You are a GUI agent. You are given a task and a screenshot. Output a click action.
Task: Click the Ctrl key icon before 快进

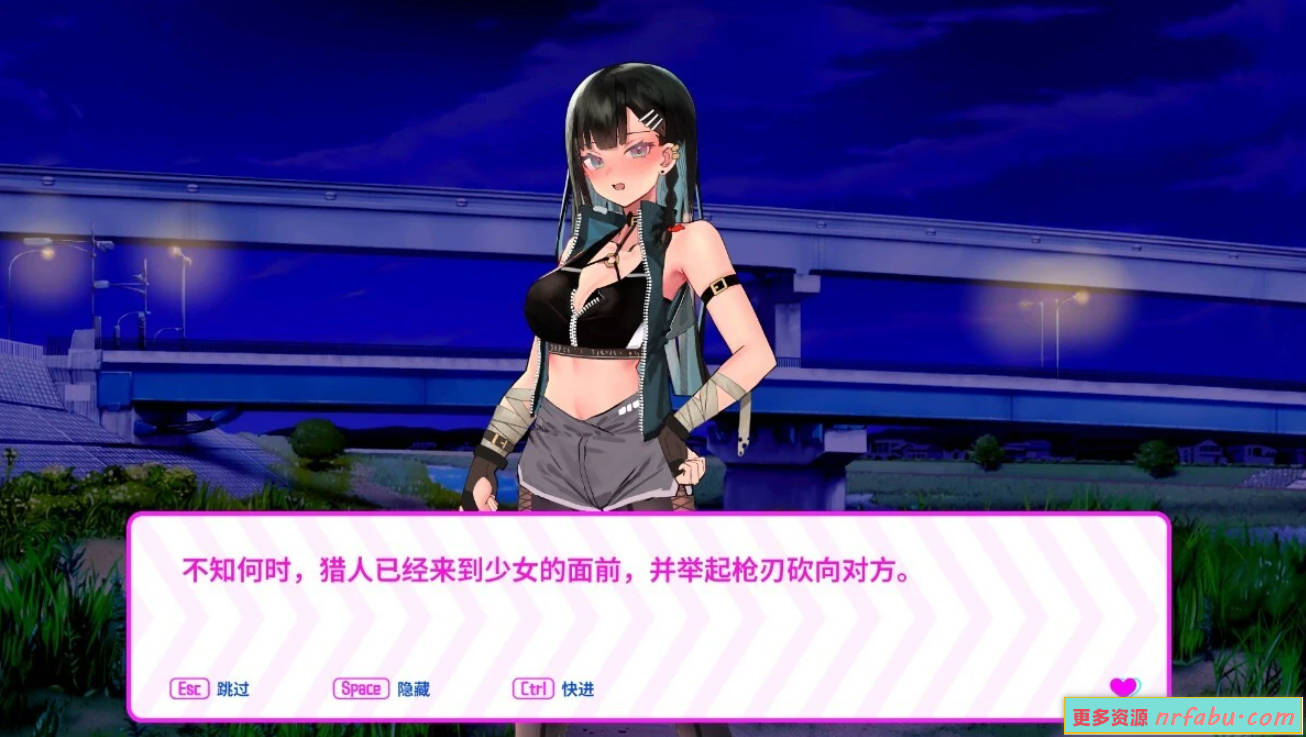pos(532,688)
